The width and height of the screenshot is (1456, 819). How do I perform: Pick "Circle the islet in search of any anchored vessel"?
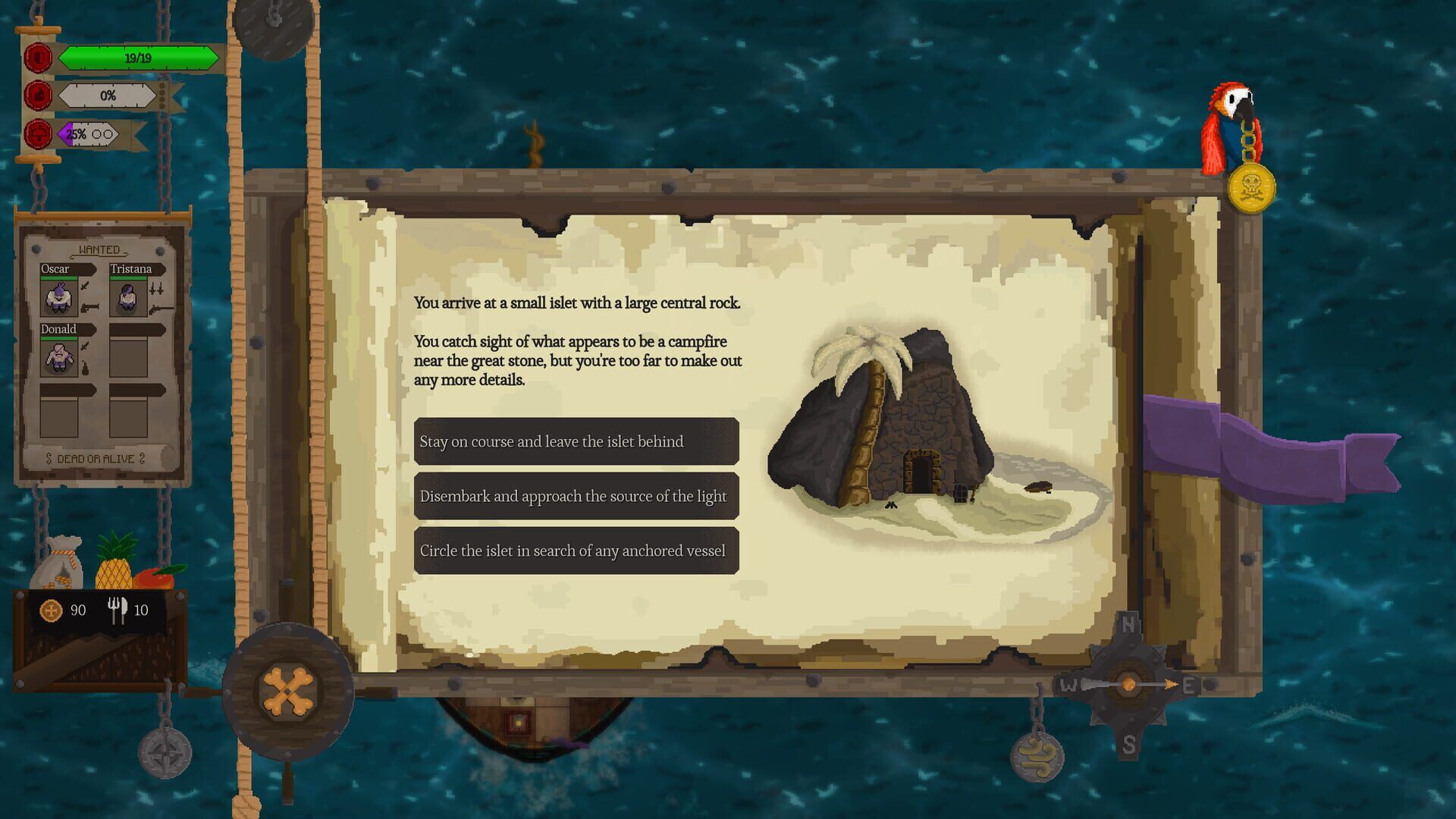(x=575, y=551)
